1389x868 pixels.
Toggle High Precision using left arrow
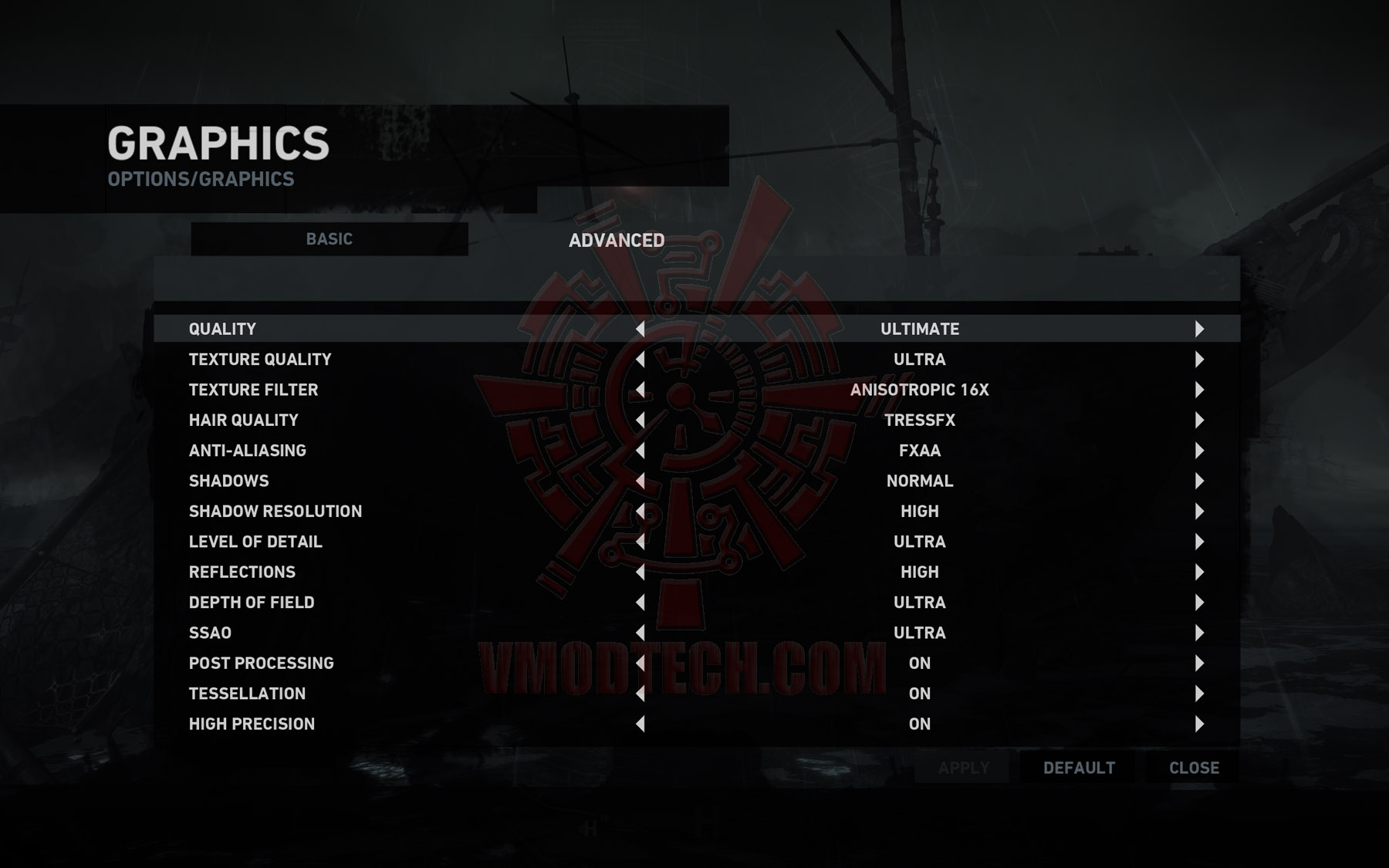pos(640,724)
